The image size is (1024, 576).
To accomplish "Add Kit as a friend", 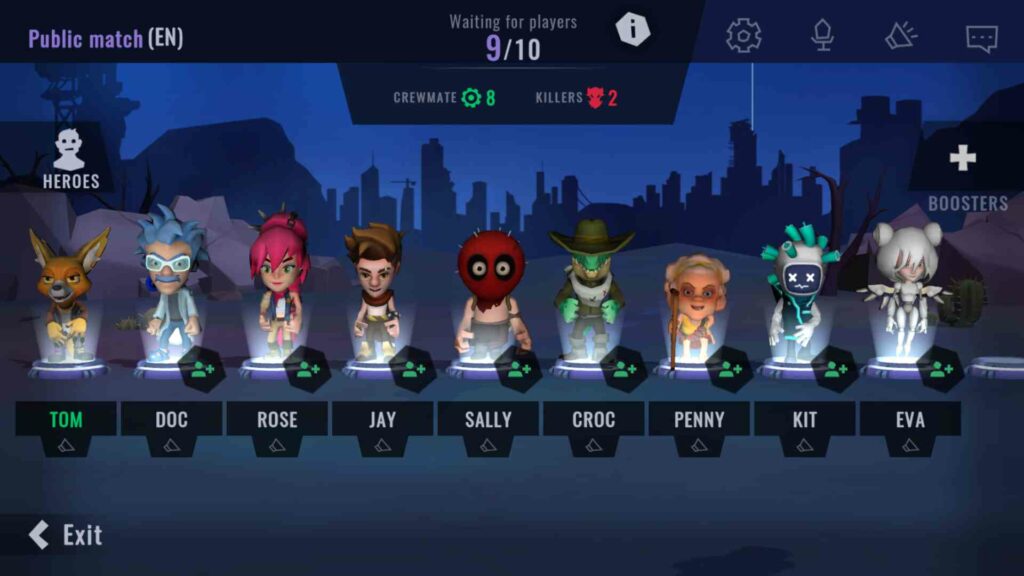I will click(835, 370).
